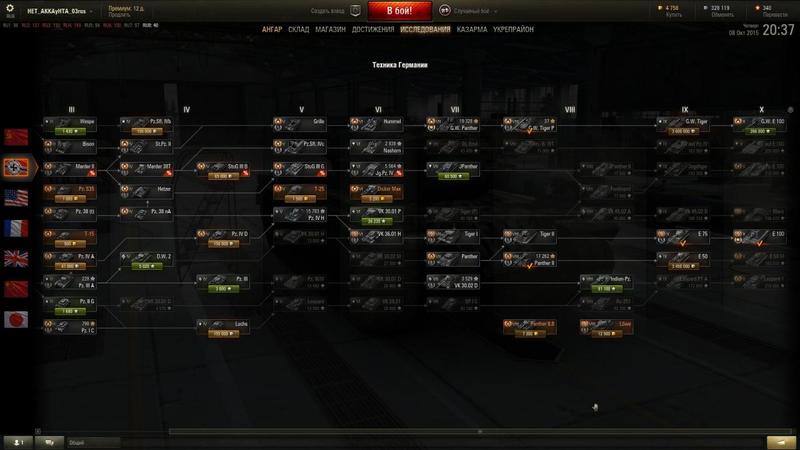Pick the Japan nation flag

17,321
